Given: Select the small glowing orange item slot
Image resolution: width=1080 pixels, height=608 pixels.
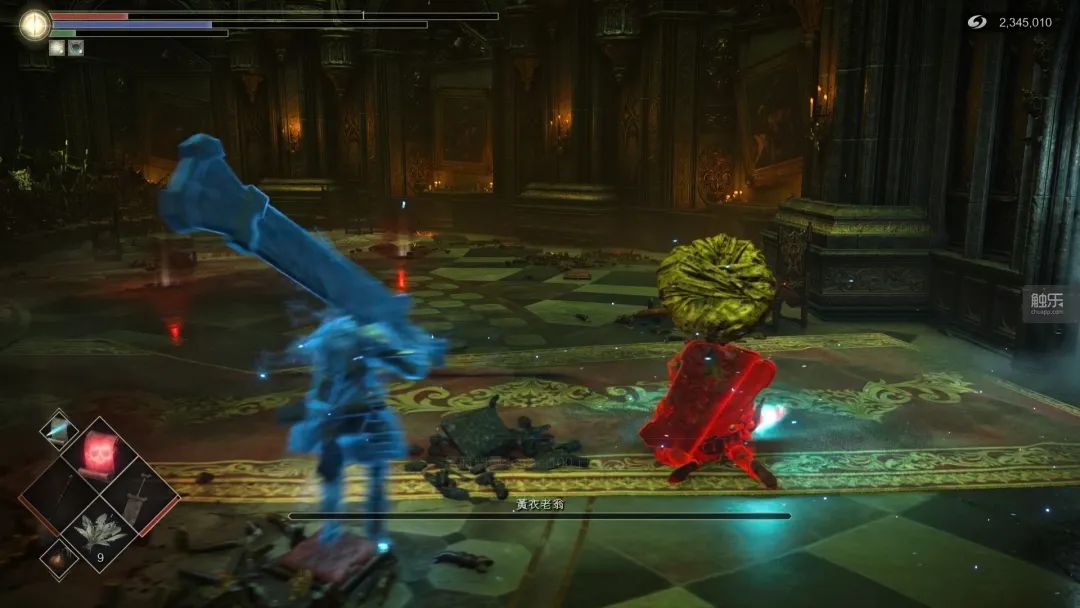Looking at the screenshot, I should tap(58, 558).
